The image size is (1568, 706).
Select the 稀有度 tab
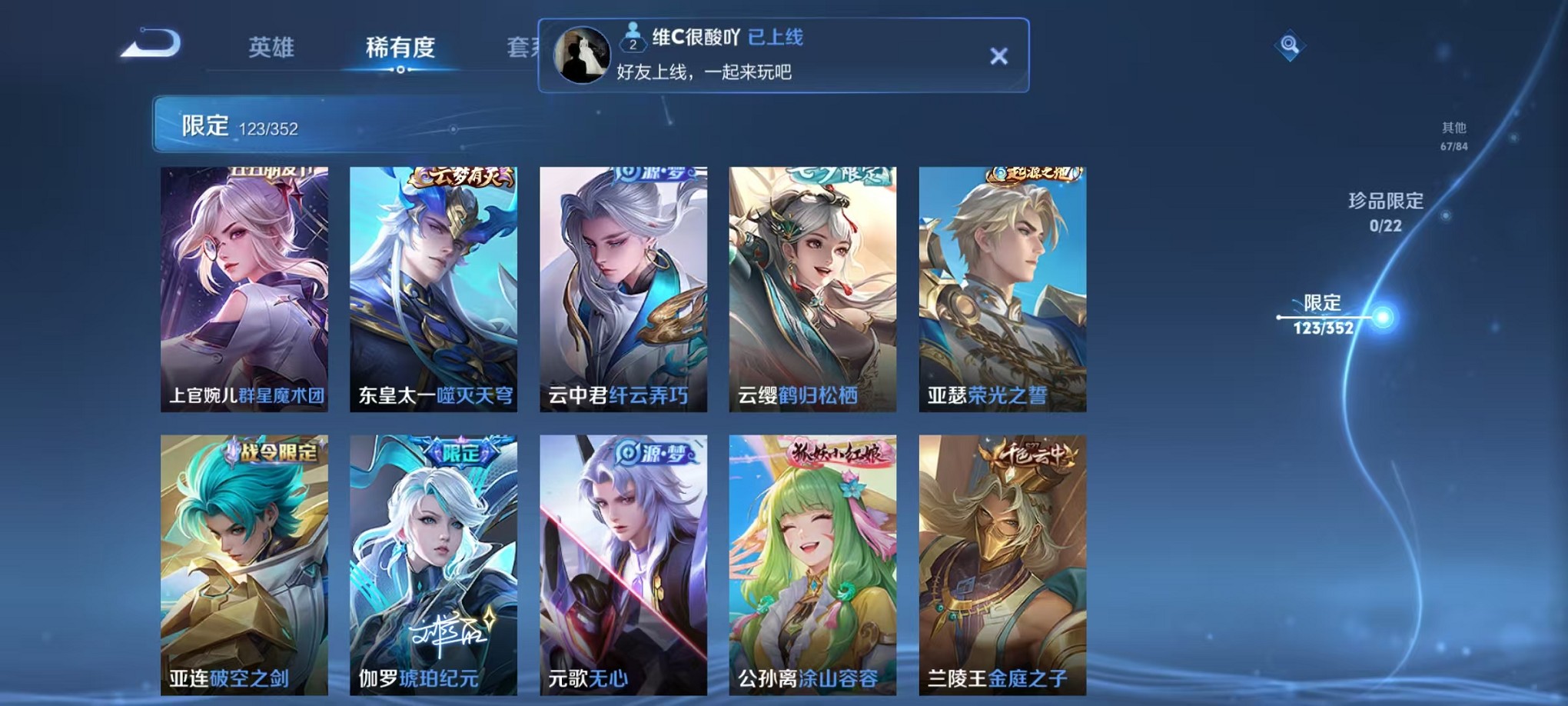point(398,48)
